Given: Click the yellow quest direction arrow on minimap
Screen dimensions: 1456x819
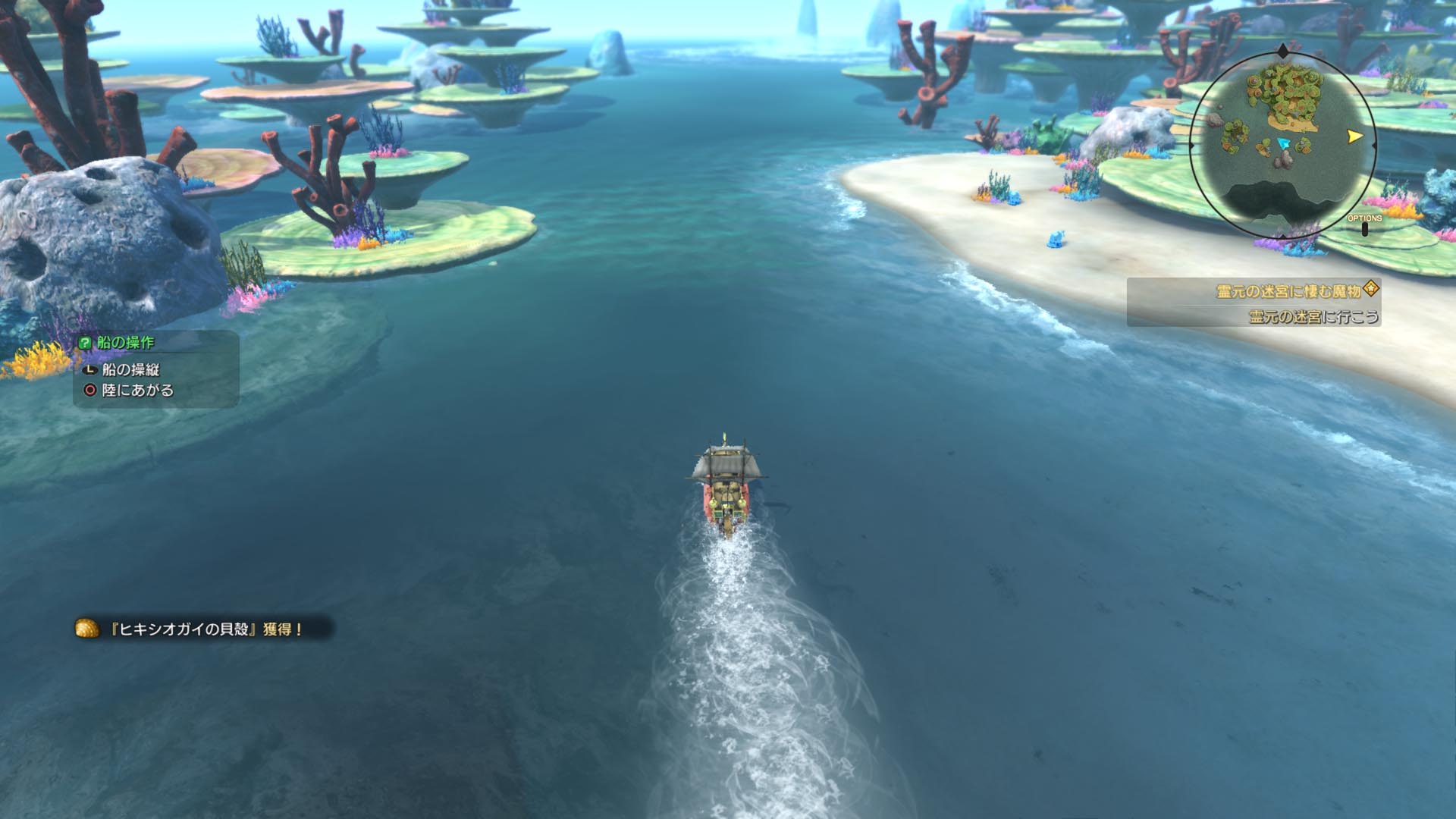Looking at the screenshot, I should point(1354,136).
